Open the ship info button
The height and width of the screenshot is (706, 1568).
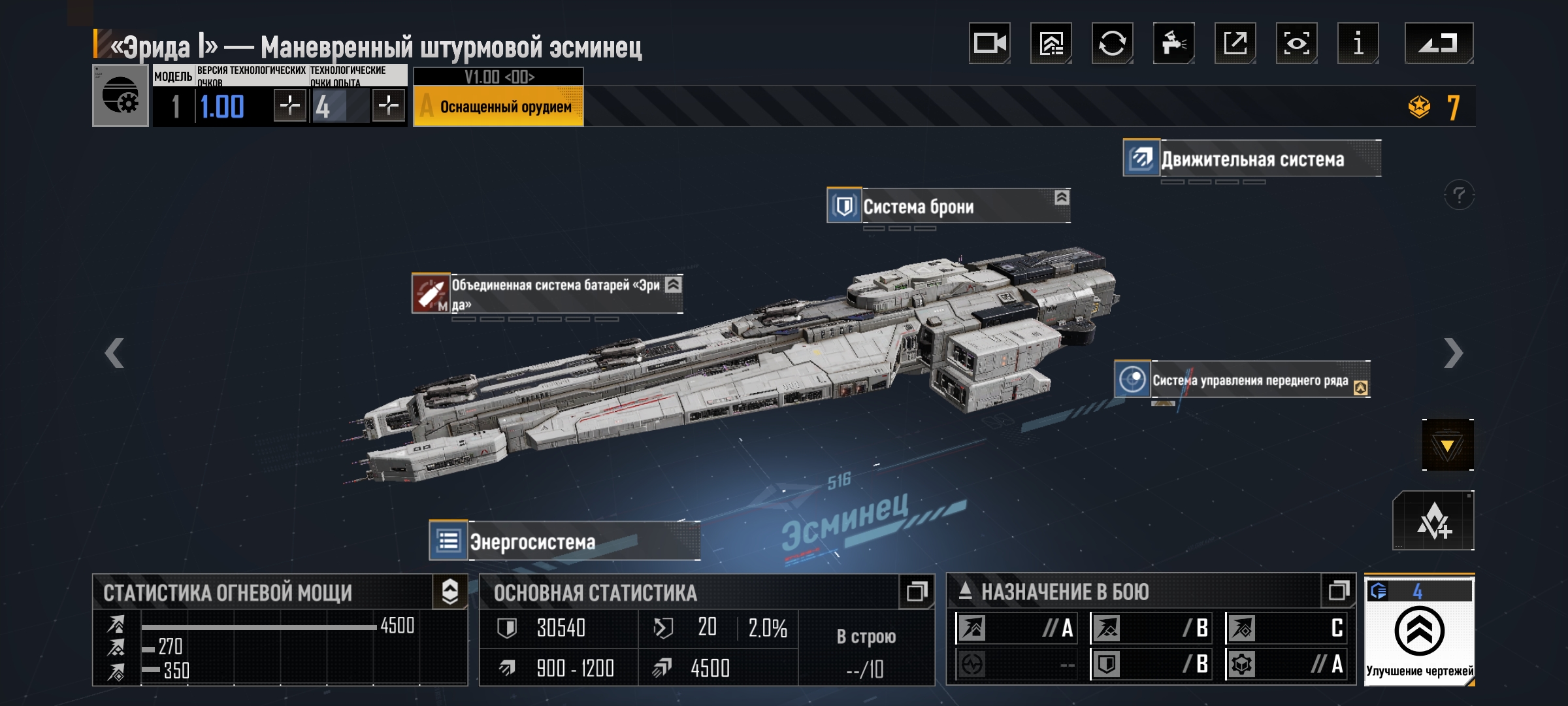pyautogui.click(x=1358, y=44)
